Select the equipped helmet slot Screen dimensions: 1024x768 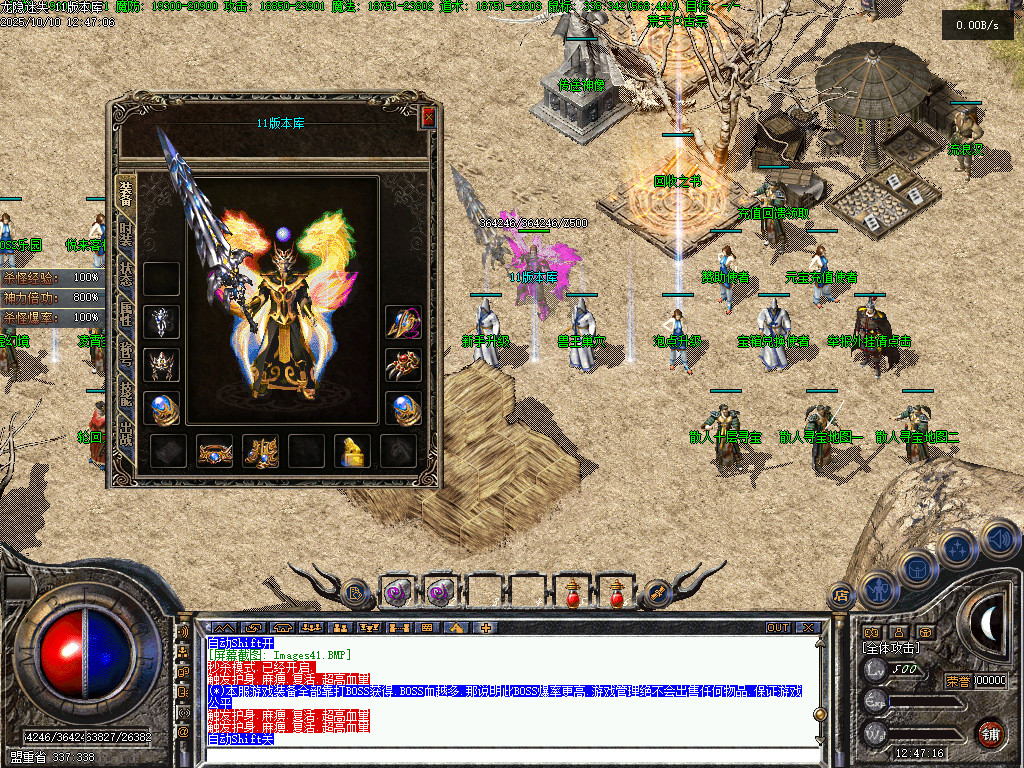point(162,365)
